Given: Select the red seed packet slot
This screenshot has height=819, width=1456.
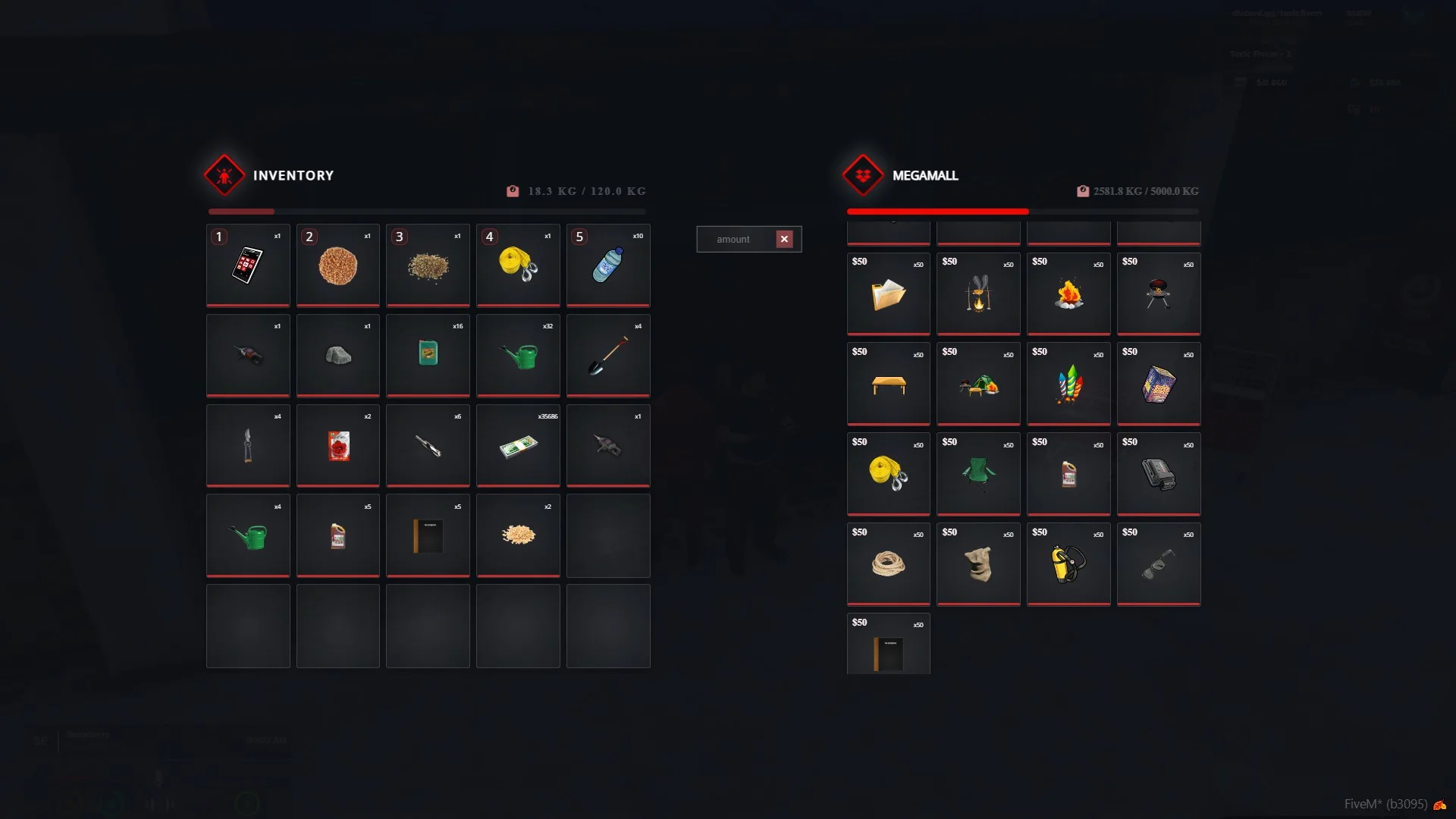Looking at the screenshot, I should [338, 446].
